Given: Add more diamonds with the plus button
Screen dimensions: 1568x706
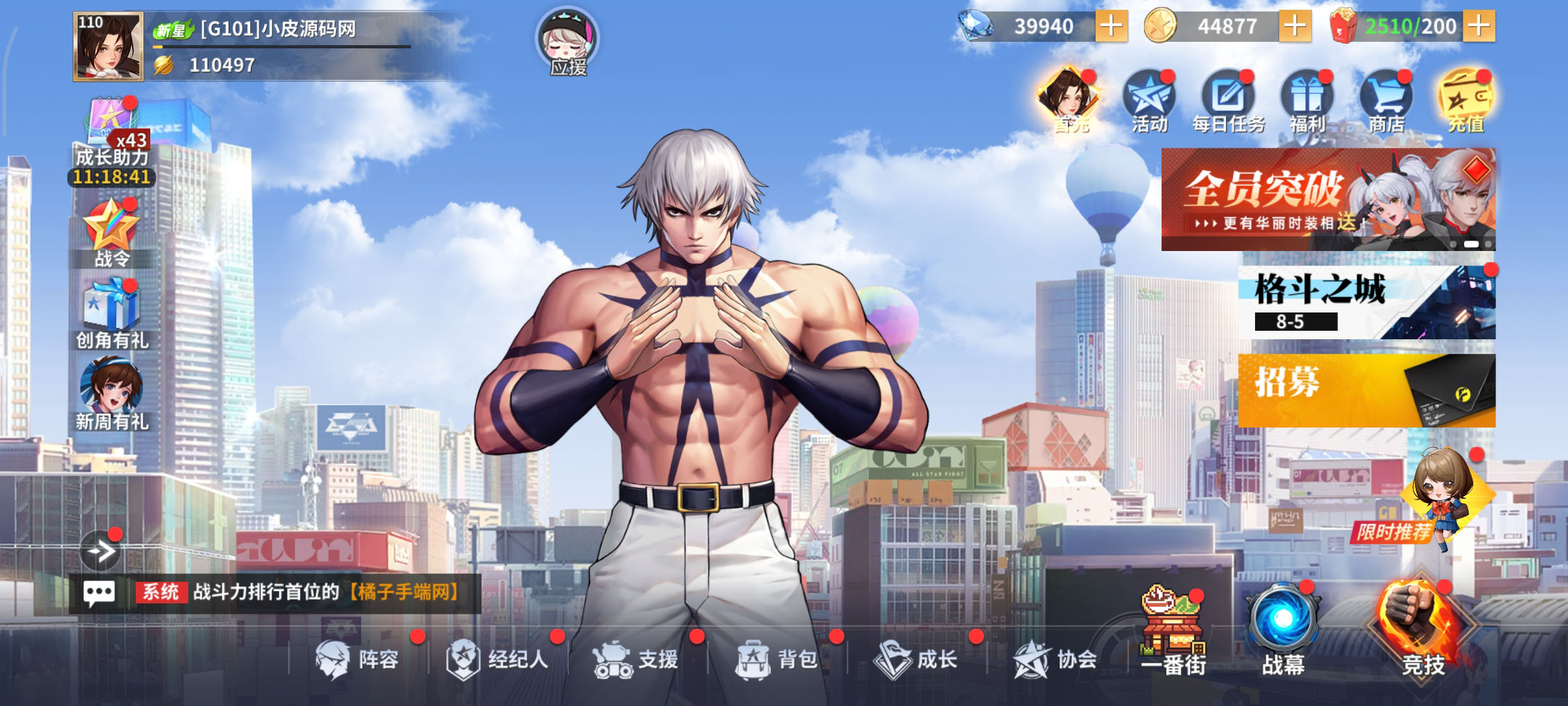Looking at the screenshot, I should tap(1111, 27).
